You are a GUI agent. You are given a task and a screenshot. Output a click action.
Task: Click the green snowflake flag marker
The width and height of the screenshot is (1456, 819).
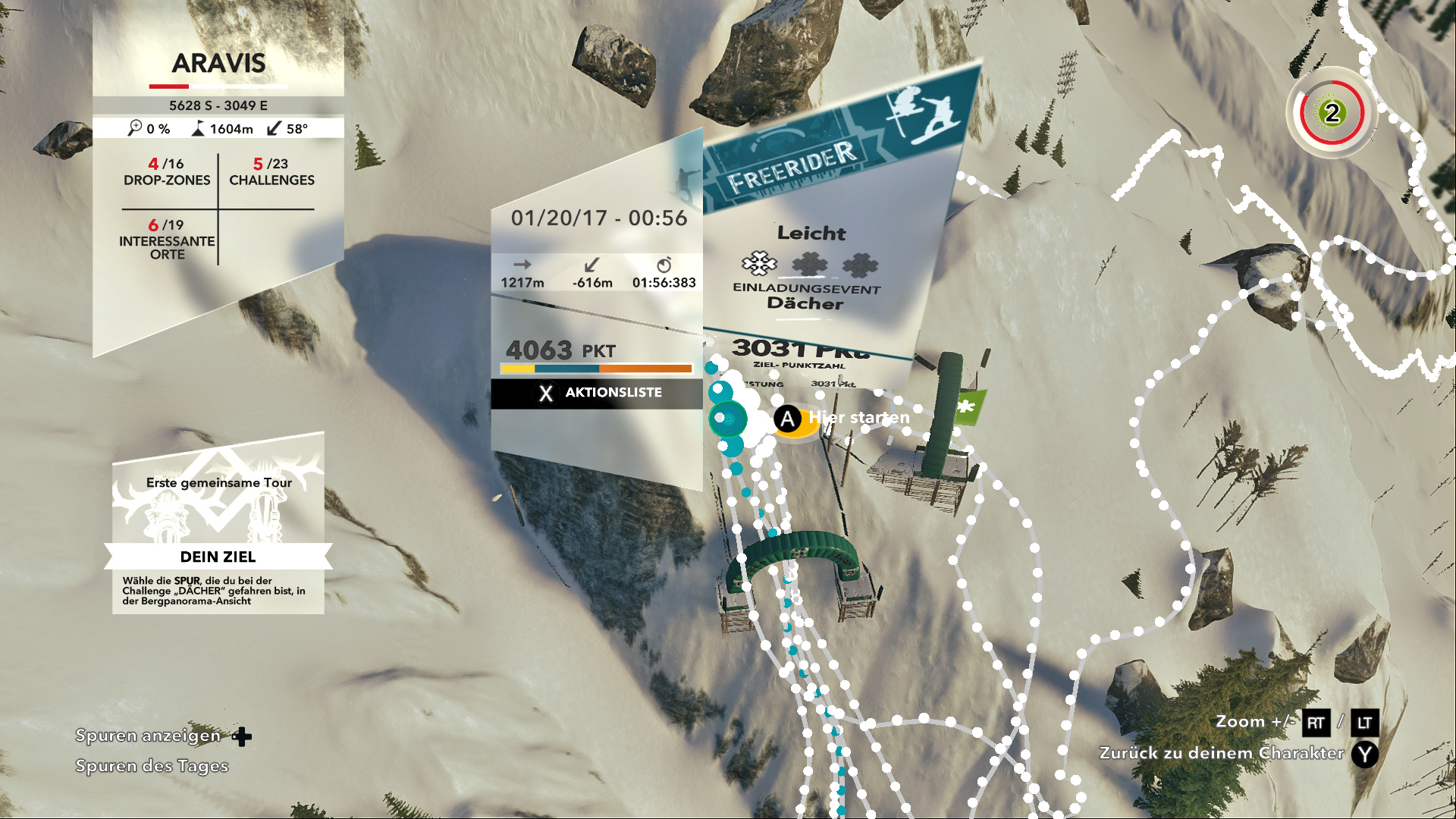pyautogui.click(x=967, y=407)
